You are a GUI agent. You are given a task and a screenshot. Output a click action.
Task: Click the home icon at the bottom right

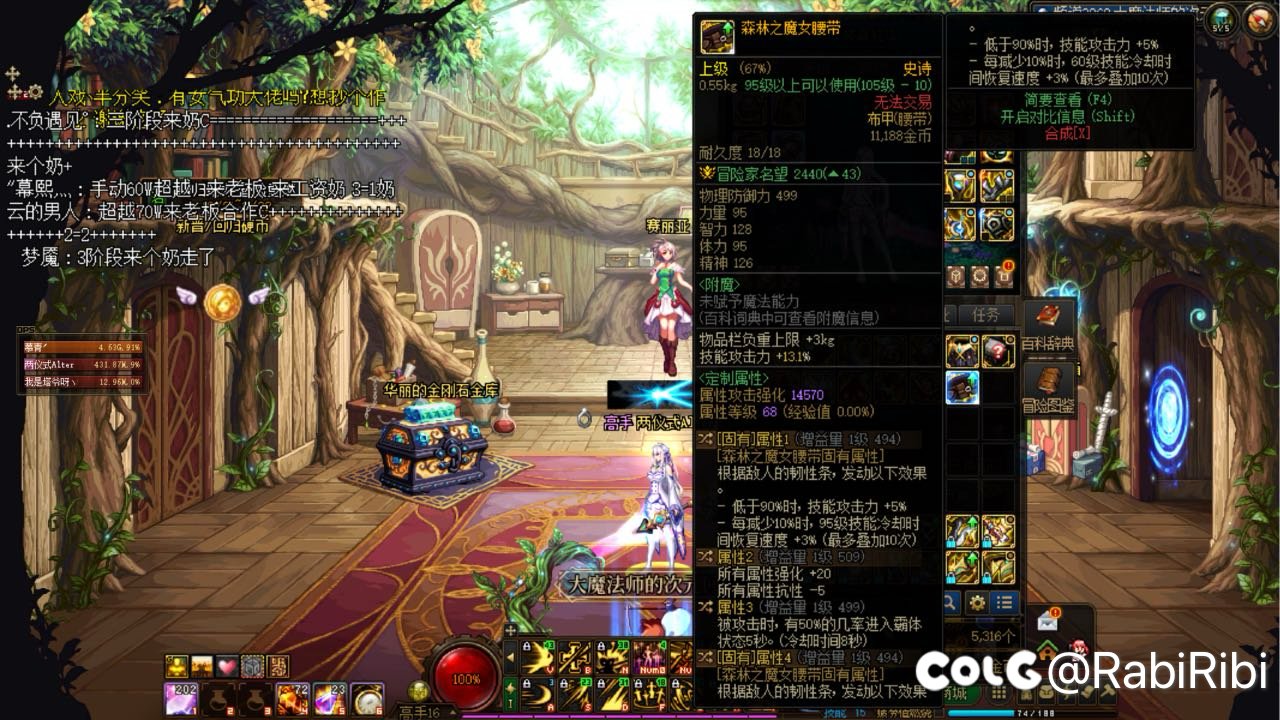[1047, 651]
